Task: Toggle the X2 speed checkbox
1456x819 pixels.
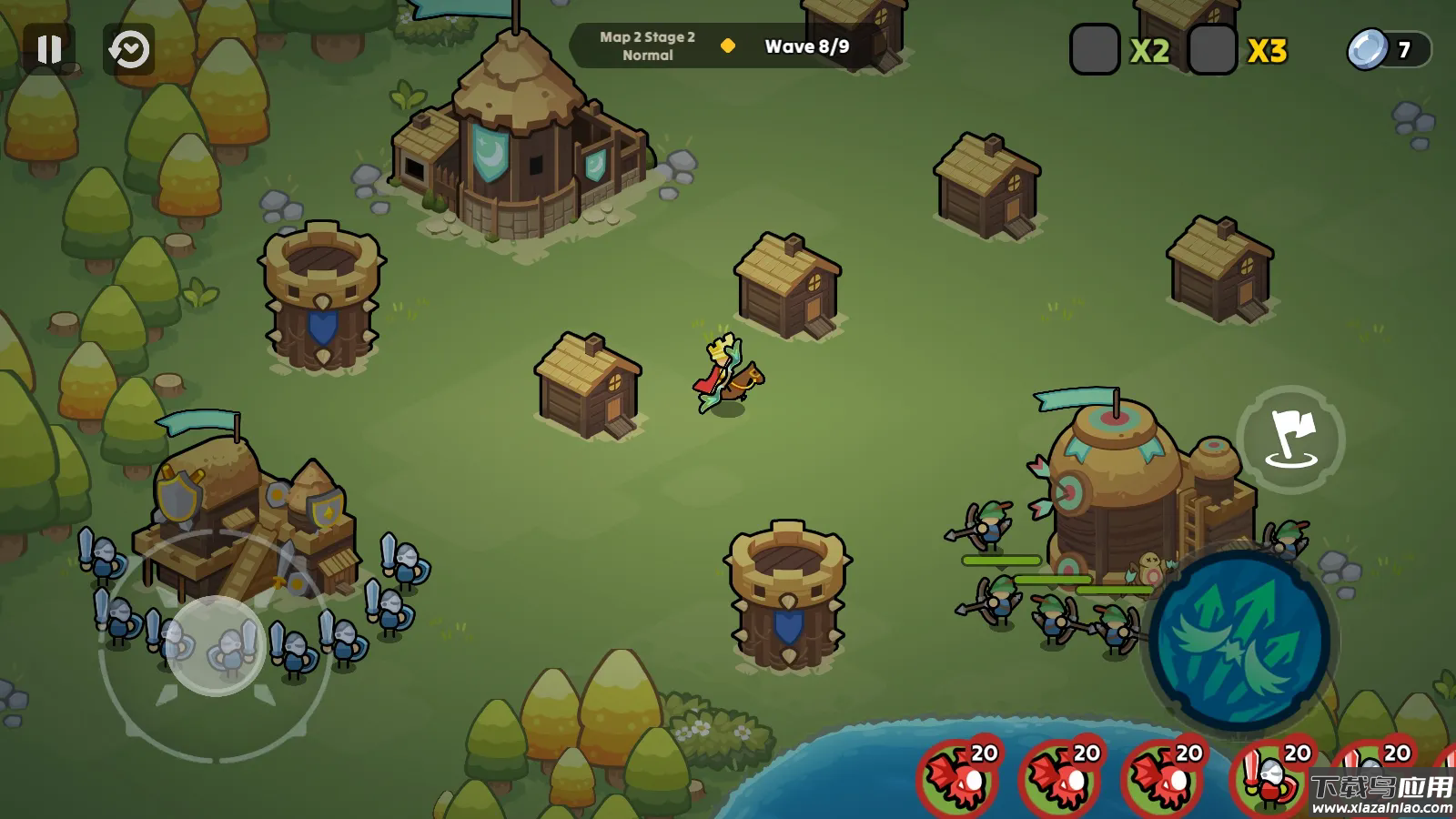Action: (x=1095, y=50)
